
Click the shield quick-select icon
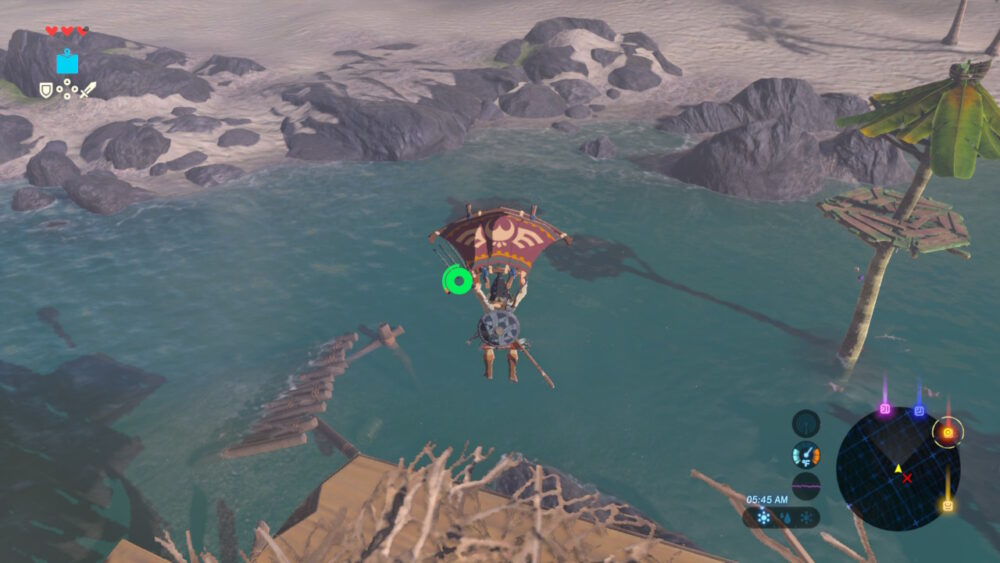[x=46, y=90]
